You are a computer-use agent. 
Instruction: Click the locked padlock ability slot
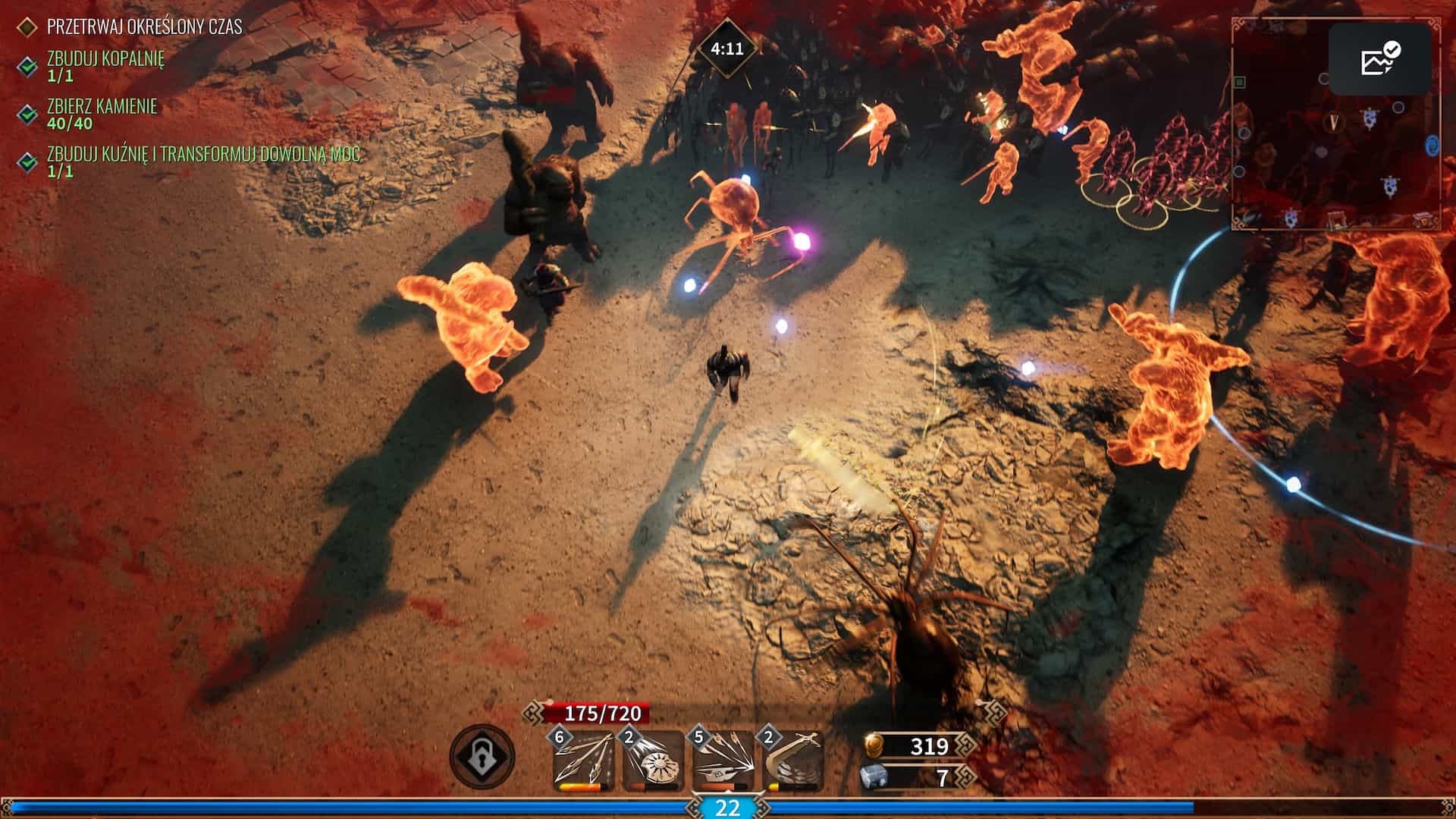coord(482,756)
